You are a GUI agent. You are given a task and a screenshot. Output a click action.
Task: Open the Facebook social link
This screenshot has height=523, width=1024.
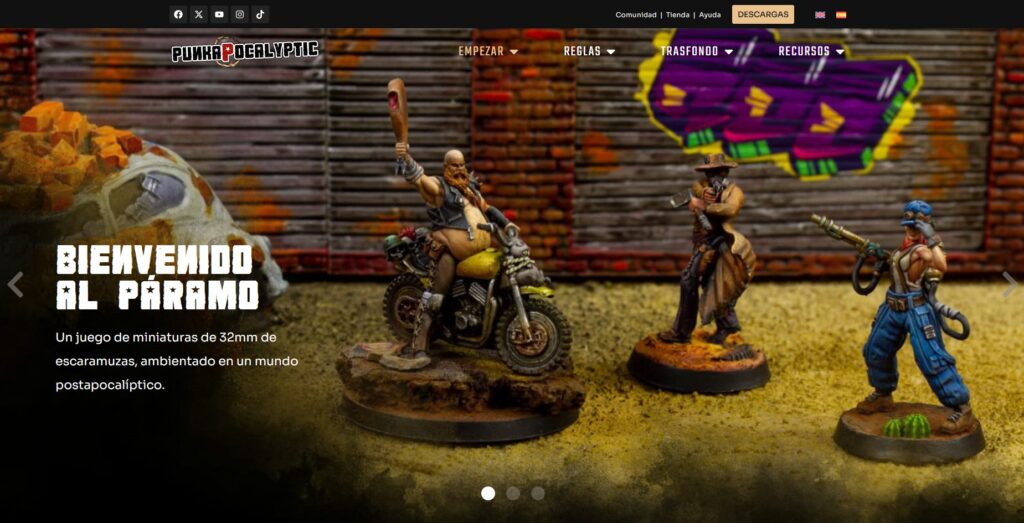pos(178,14)
